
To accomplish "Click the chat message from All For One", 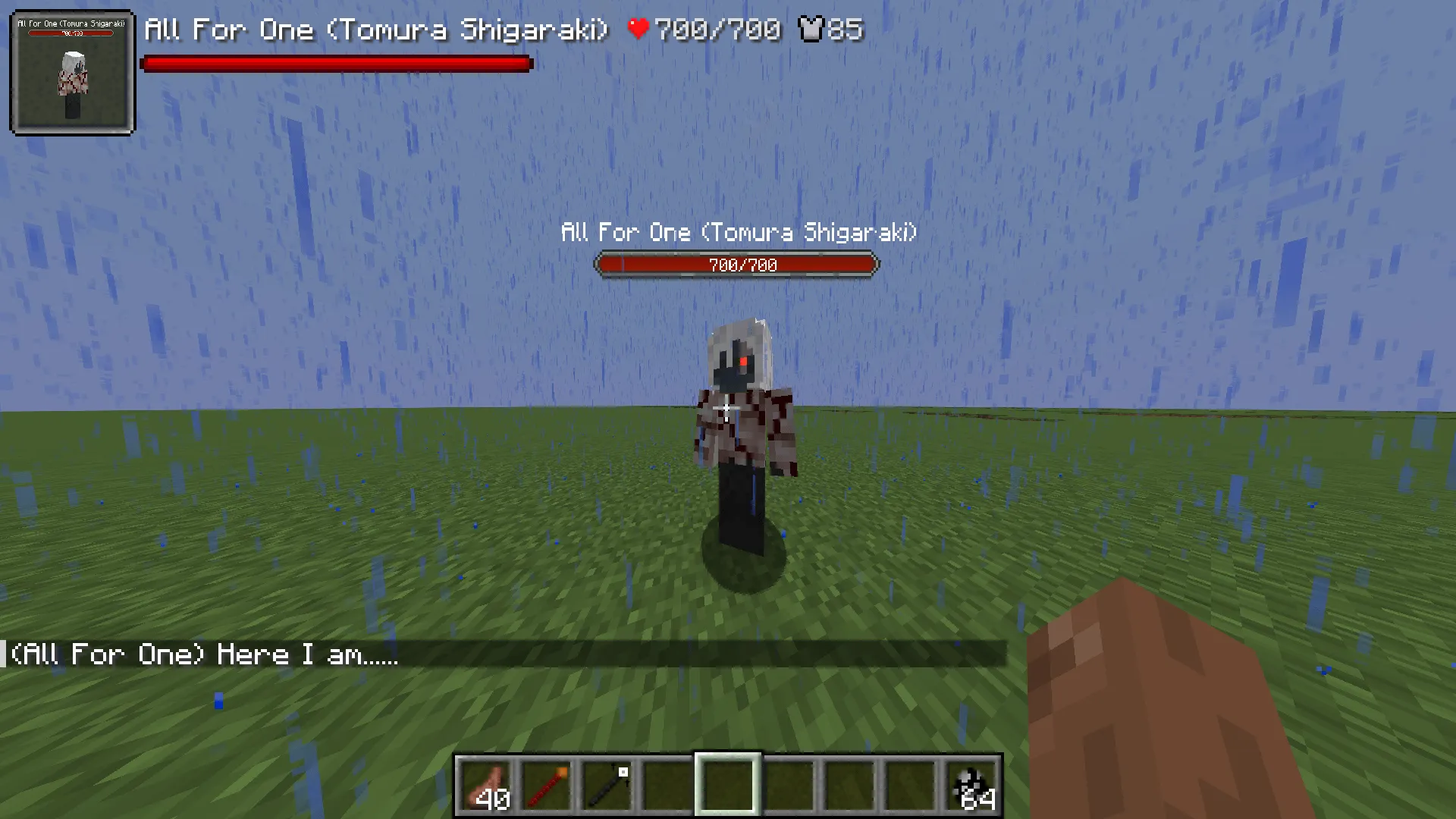I will (x=205, y=654).
